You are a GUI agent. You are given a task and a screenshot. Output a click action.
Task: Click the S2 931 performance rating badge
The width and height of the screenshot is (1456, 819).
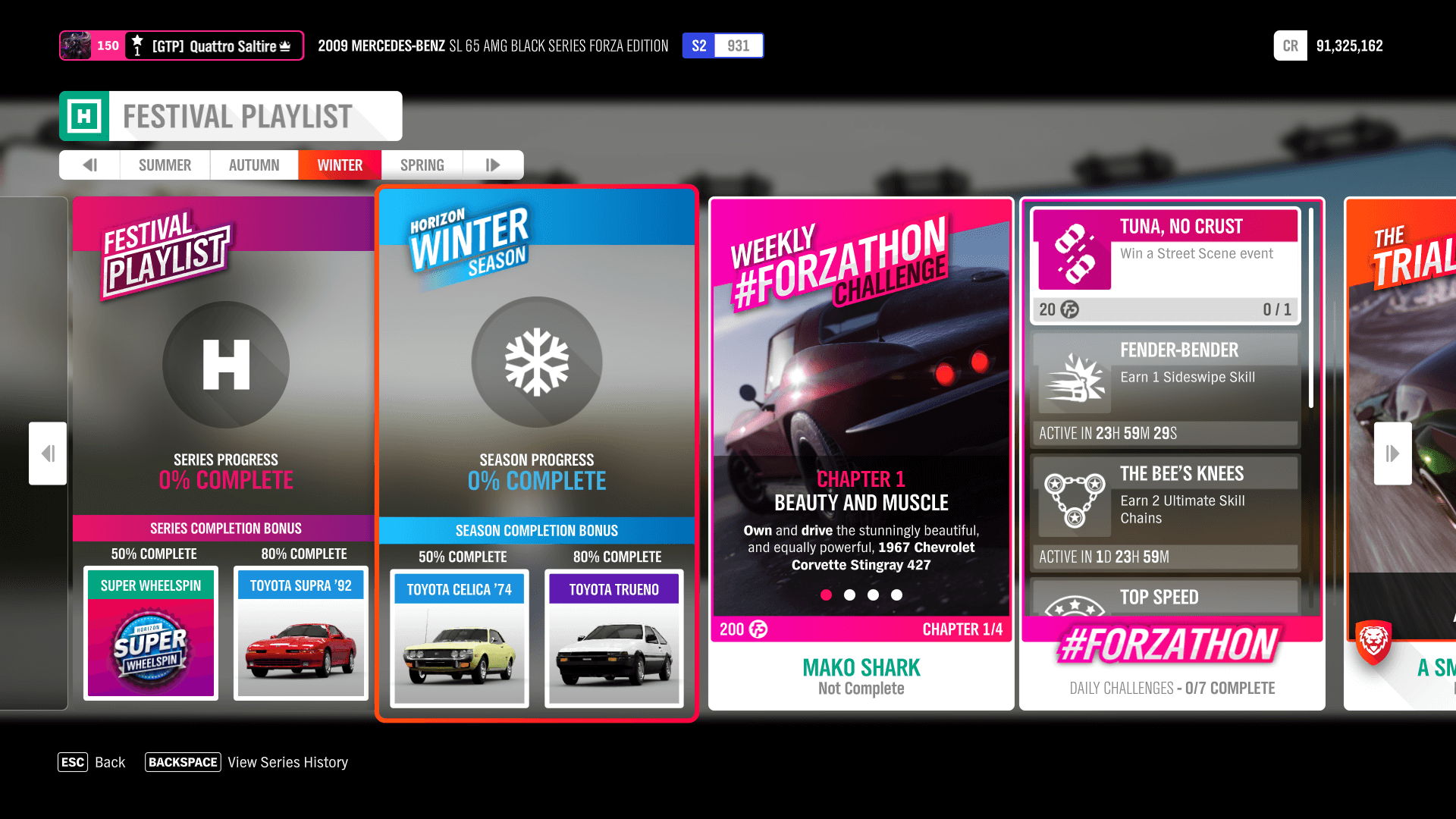pos(723,45)
